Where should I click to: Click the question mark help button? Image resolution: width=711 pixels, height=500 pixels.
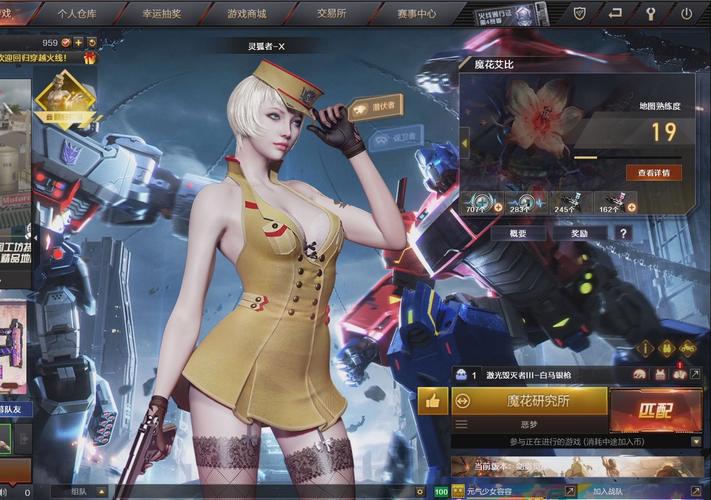tap(624, 233)
